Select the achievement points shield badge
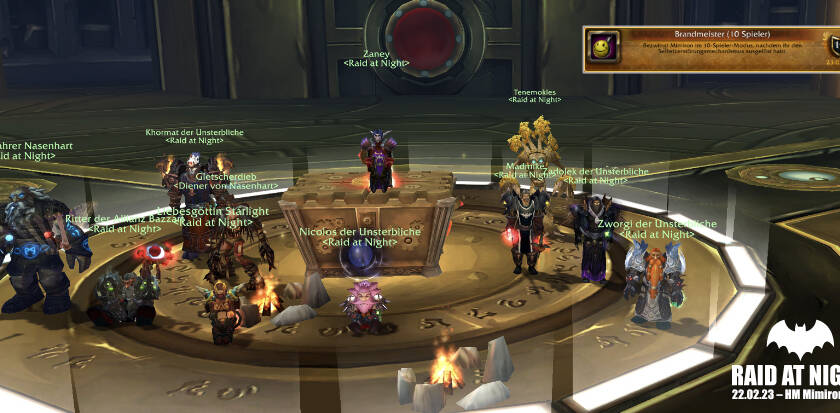This screenshot has height=413, width=840. 832,47
